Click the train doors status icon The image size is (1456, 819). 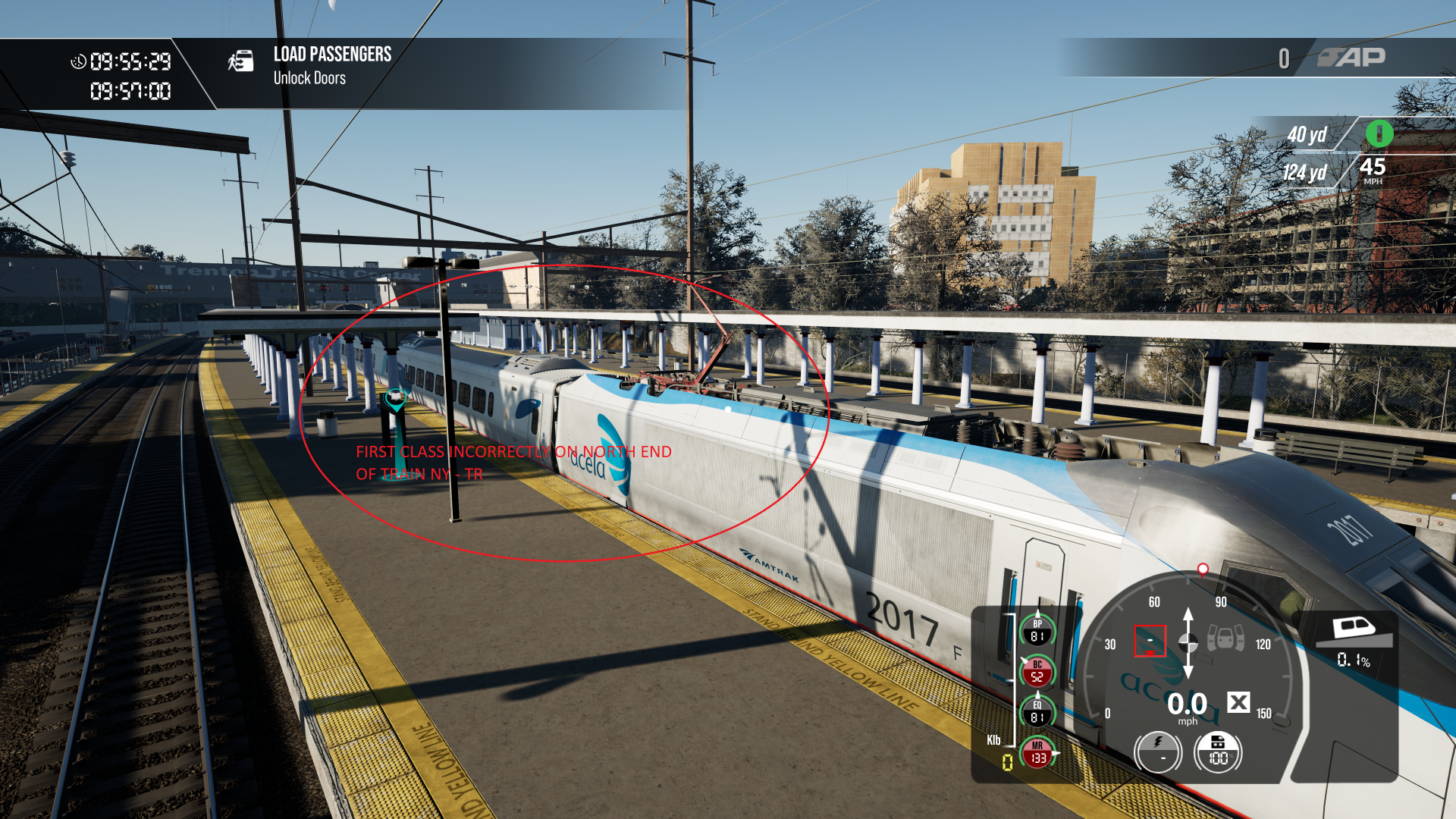click(x=1225, y=638)
